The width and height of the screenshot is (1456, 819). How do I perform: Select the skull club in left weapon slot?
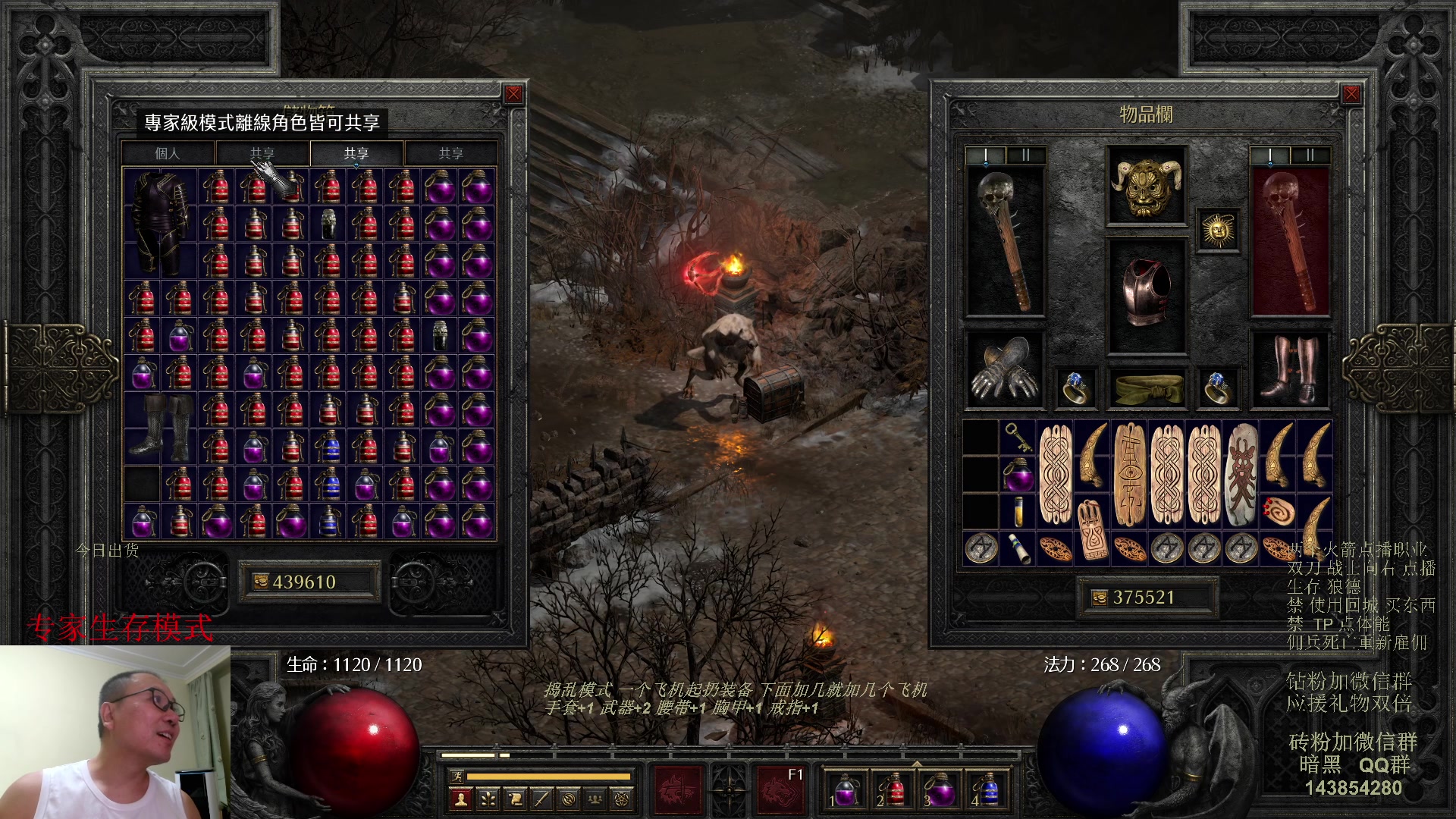pos(1005,241)
